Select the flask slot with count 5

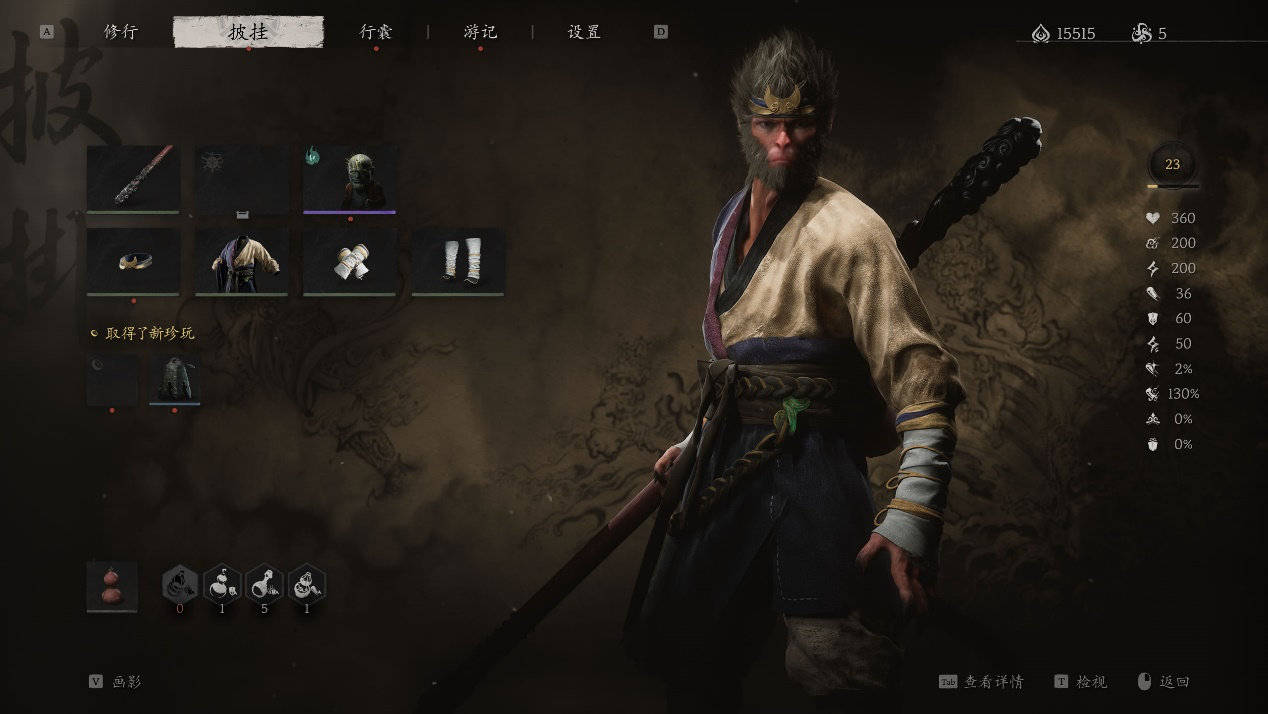coord(264,585)
